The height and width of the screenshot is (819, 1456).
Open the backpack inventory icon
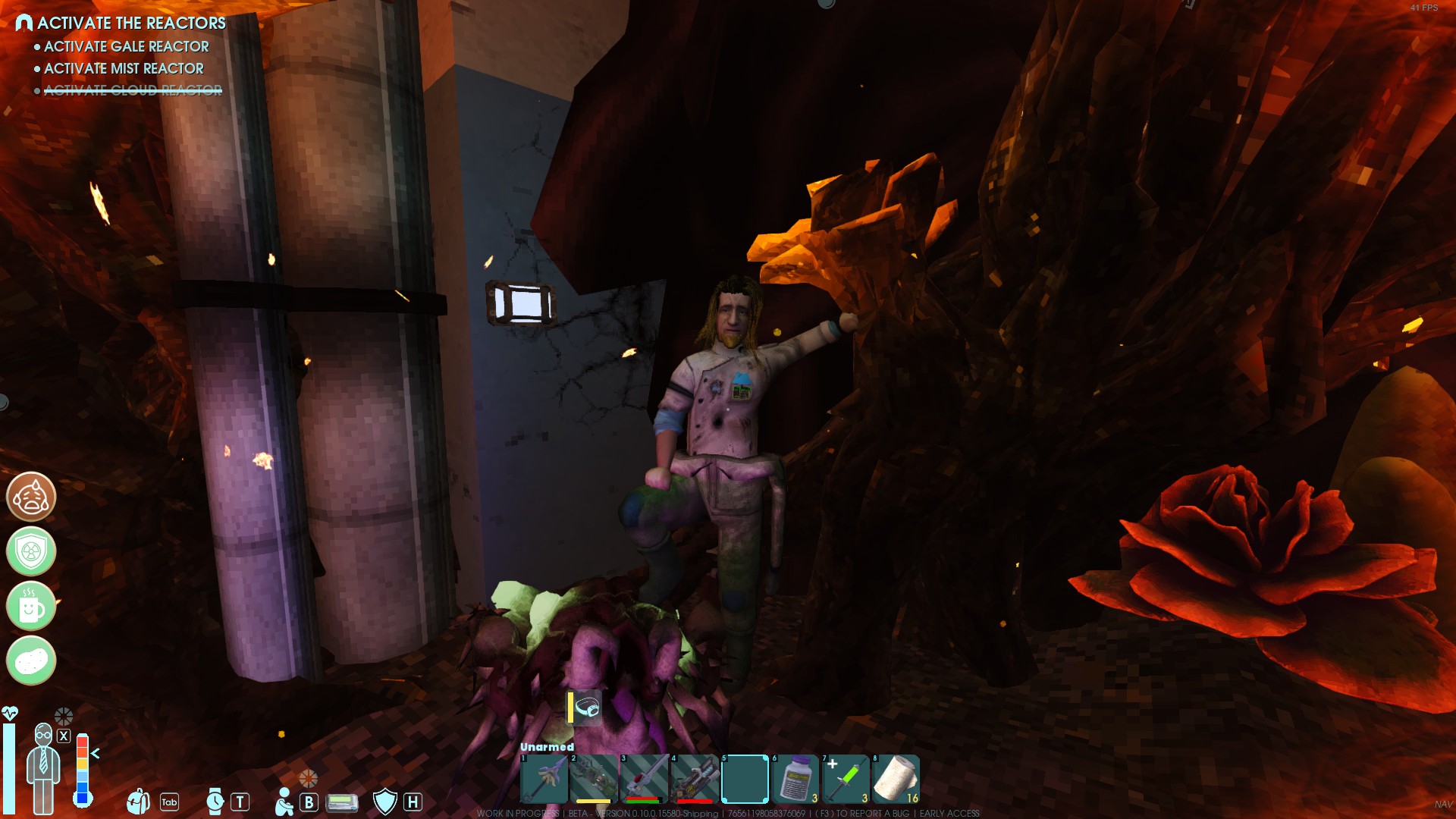[x=139, y=801]
